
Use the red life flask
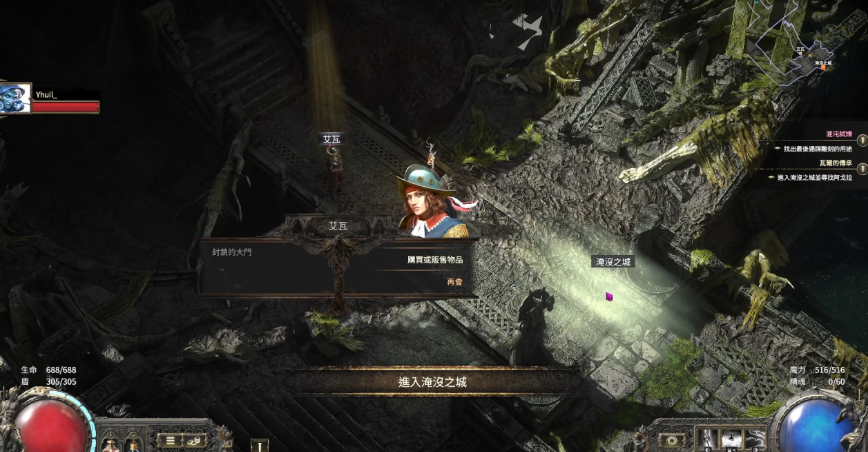(x=50, y=425)
